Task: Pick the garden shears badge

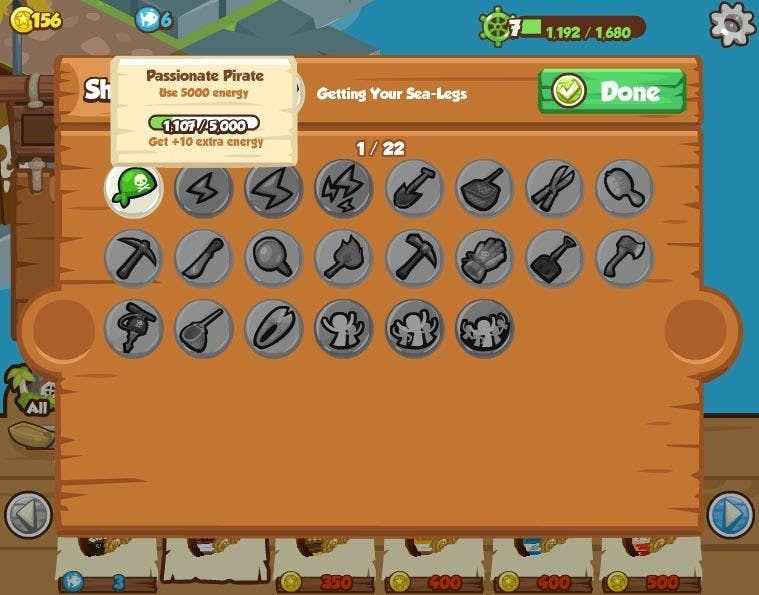Action: click(555, 189)
